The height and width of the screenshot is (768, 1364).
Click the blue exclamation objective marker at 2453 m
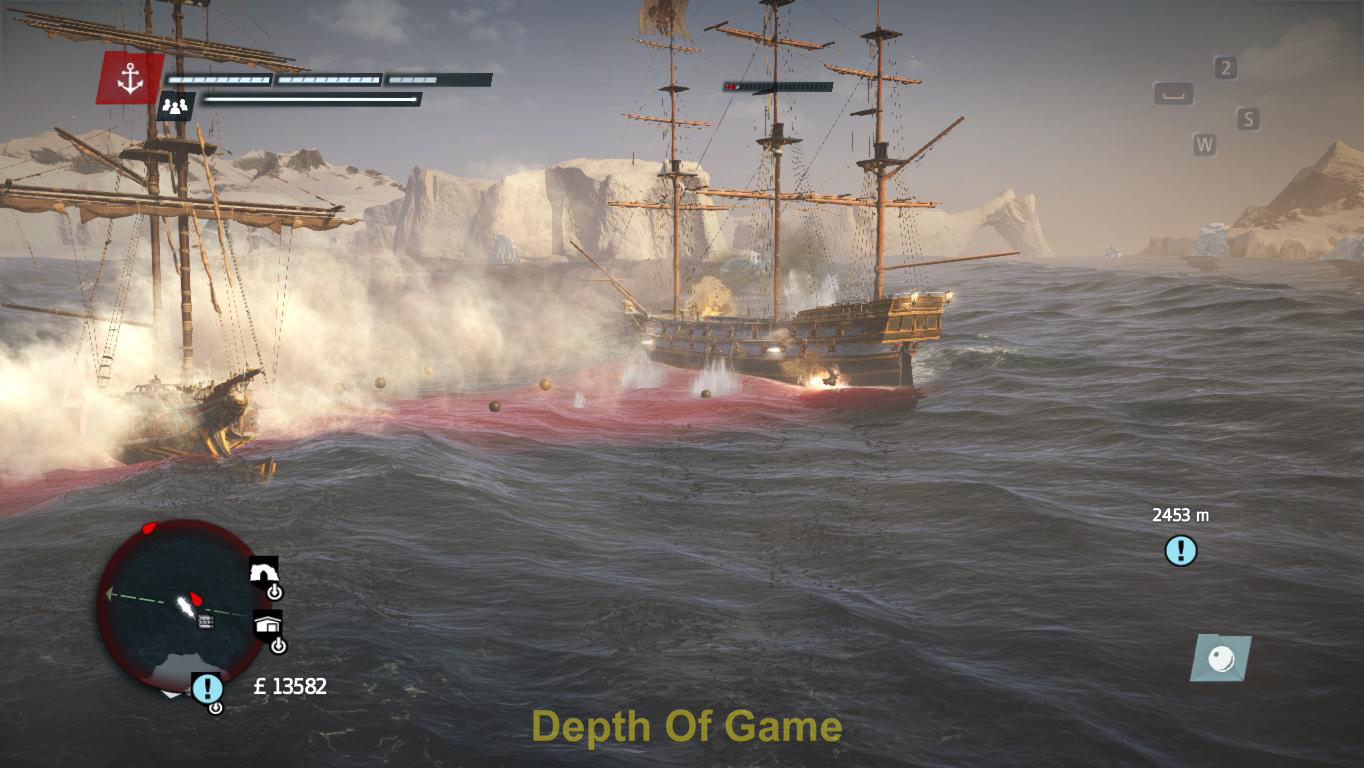click(x=1180, y=549)
